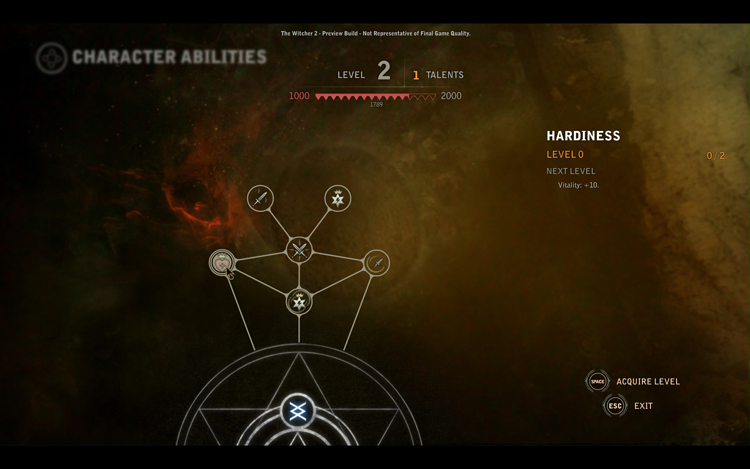Select the glowing blue rune node

[x=297, y=411]
